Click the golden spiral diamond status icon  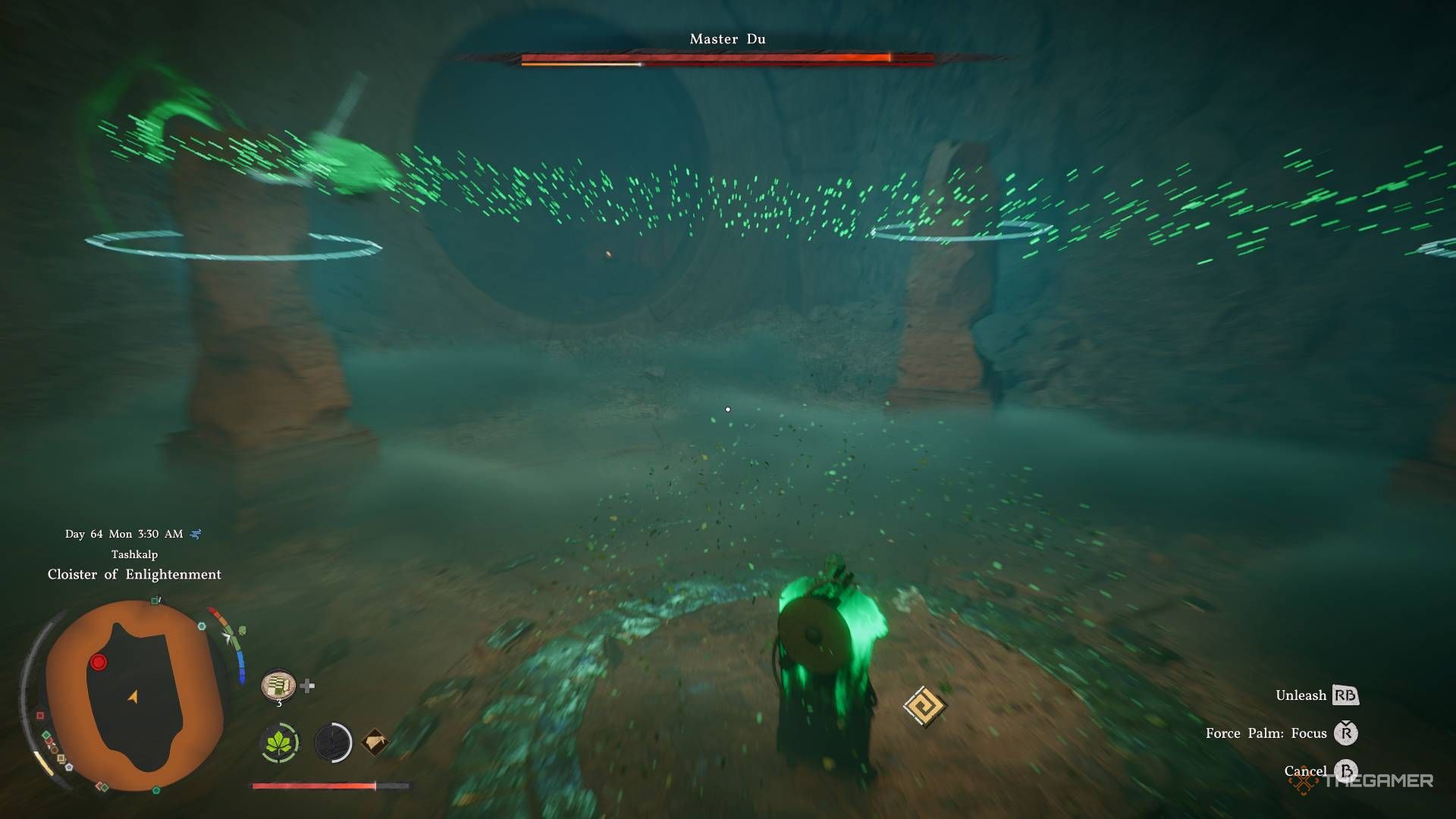click(x=924, y=707)
